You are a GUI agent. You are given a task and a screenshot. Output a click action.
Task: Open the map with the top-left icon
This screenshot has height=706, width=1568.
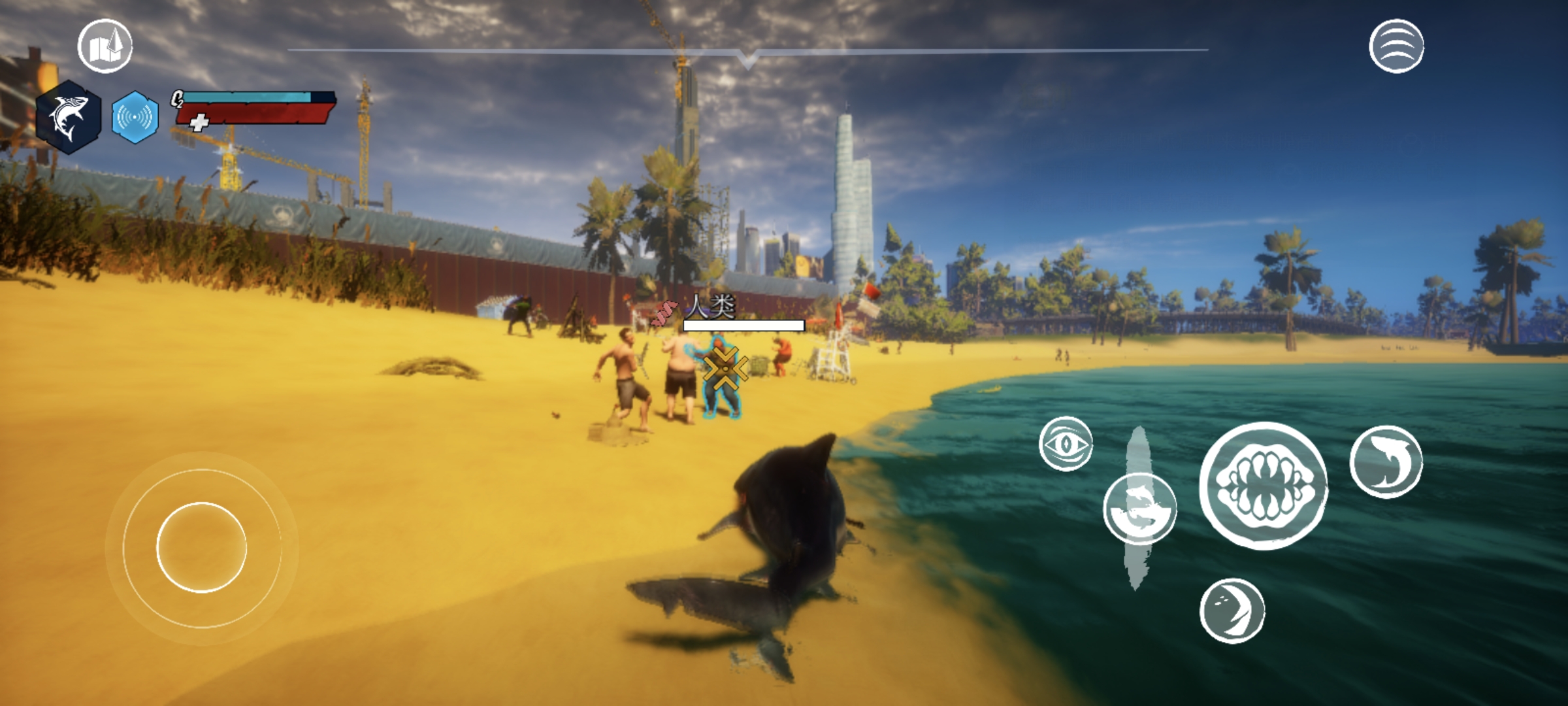(x=105, y=46)
